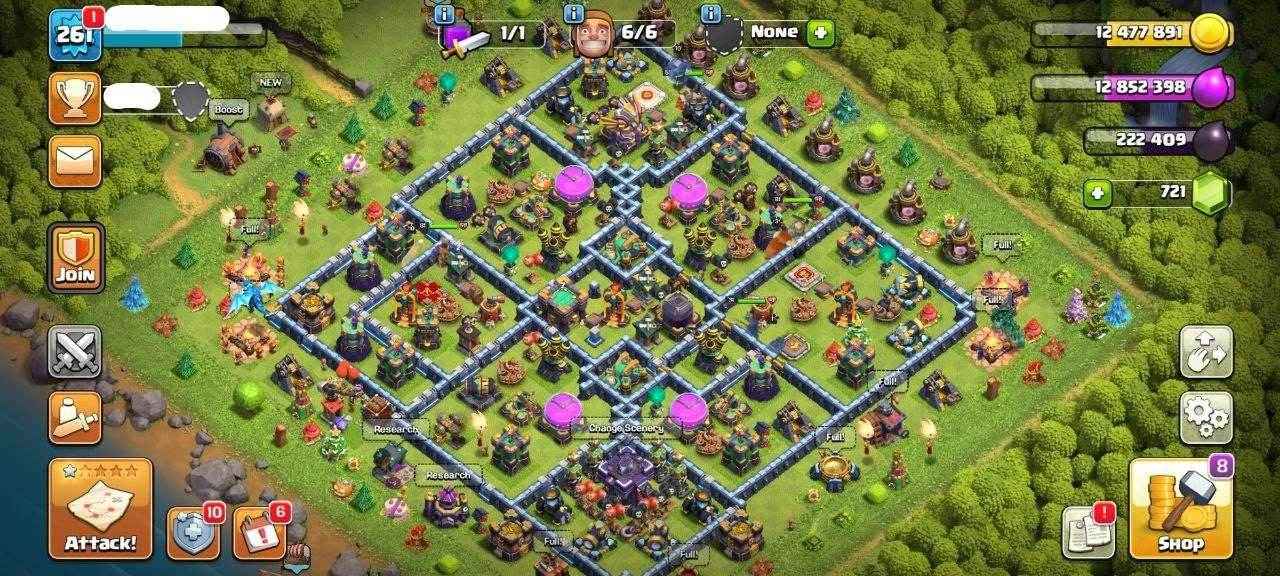Tap the Boost bubble
The width and height of the screenshot is (1280, 576).
point(228,109)
